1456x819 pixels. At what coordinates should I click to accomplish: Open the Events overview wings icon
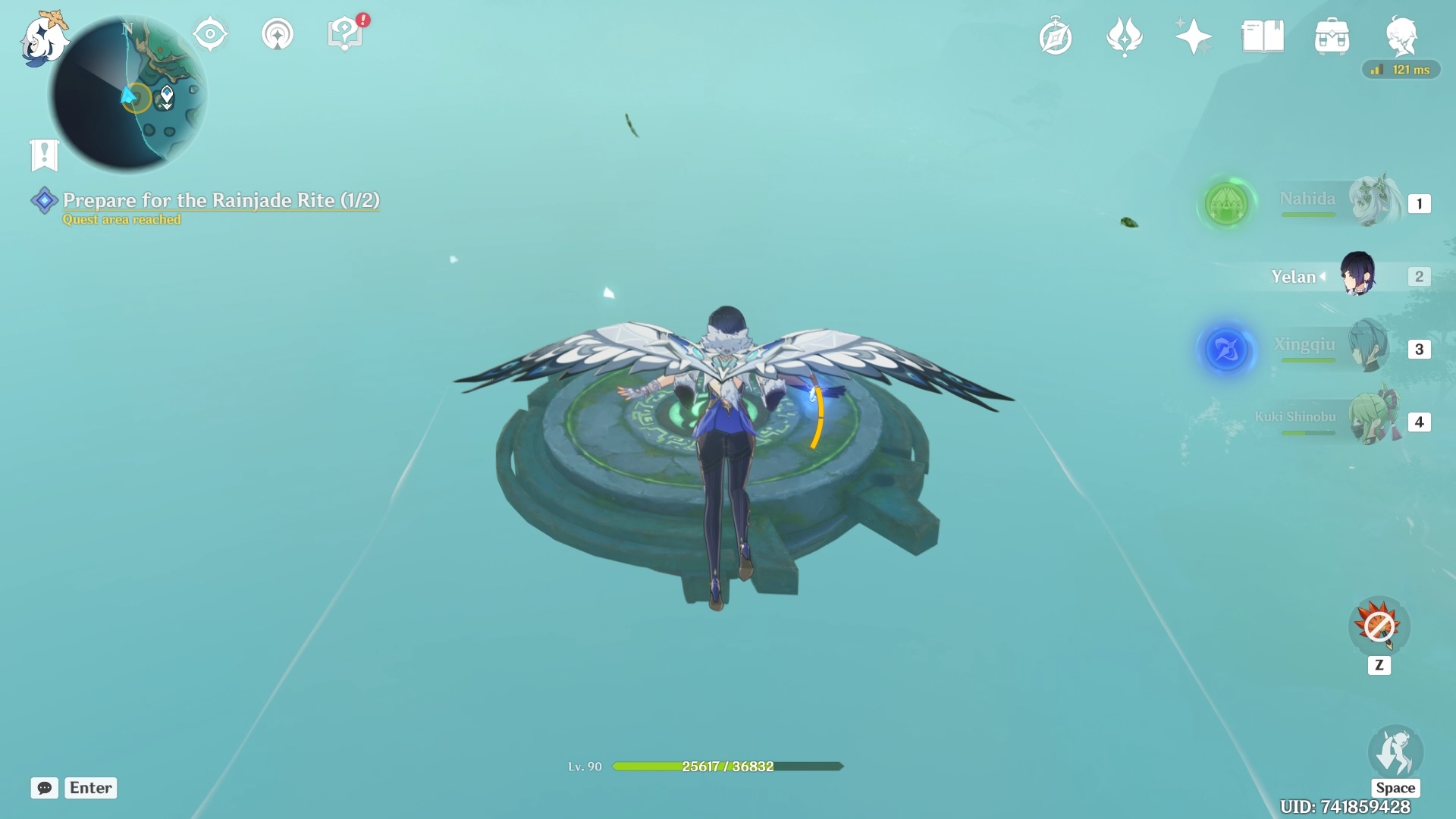coord(1125,35)
